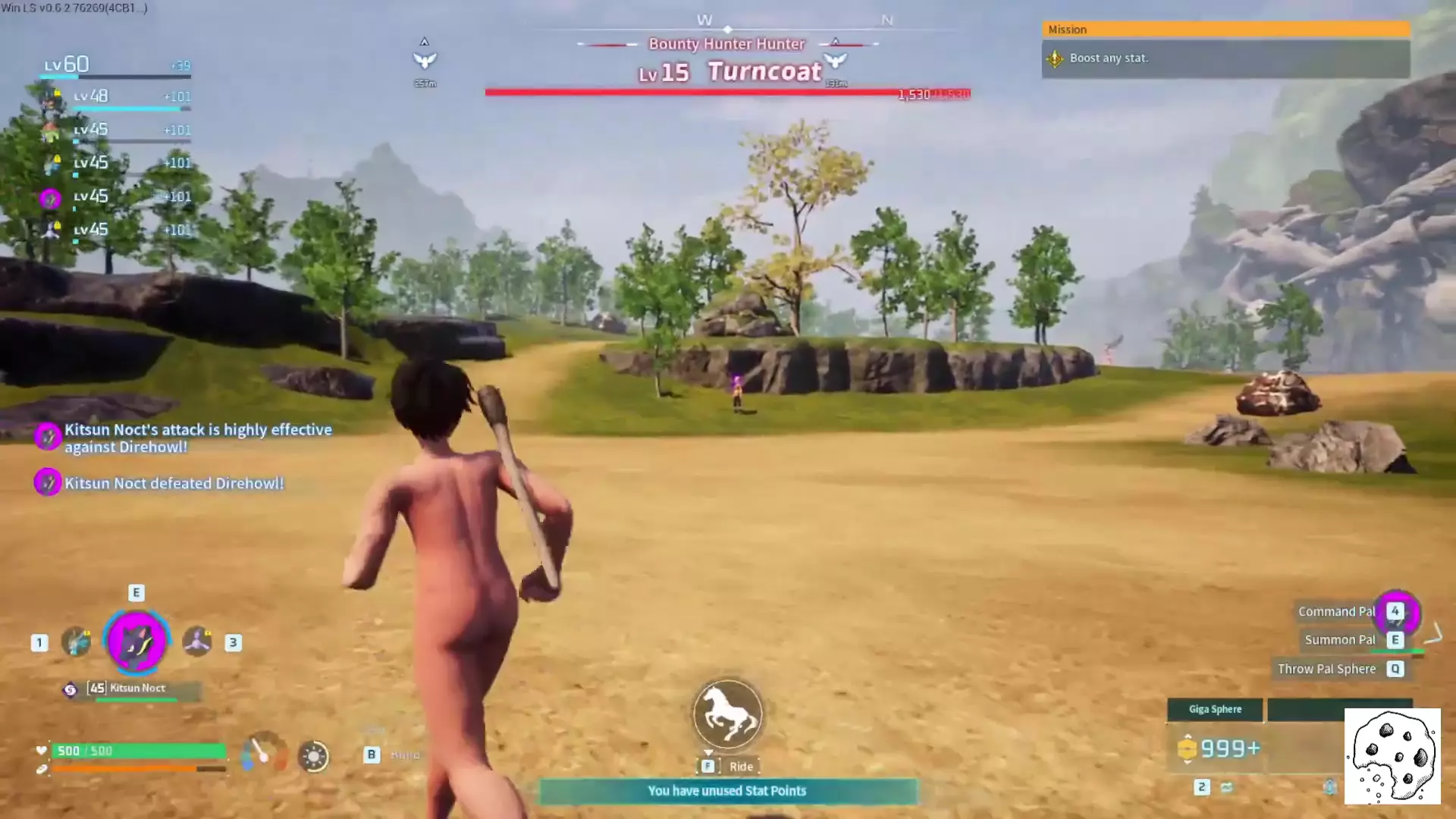The image size is (1456, 819).
Task: Choose the magenta Kitsun Noct party icon
Action: (50, 199)
